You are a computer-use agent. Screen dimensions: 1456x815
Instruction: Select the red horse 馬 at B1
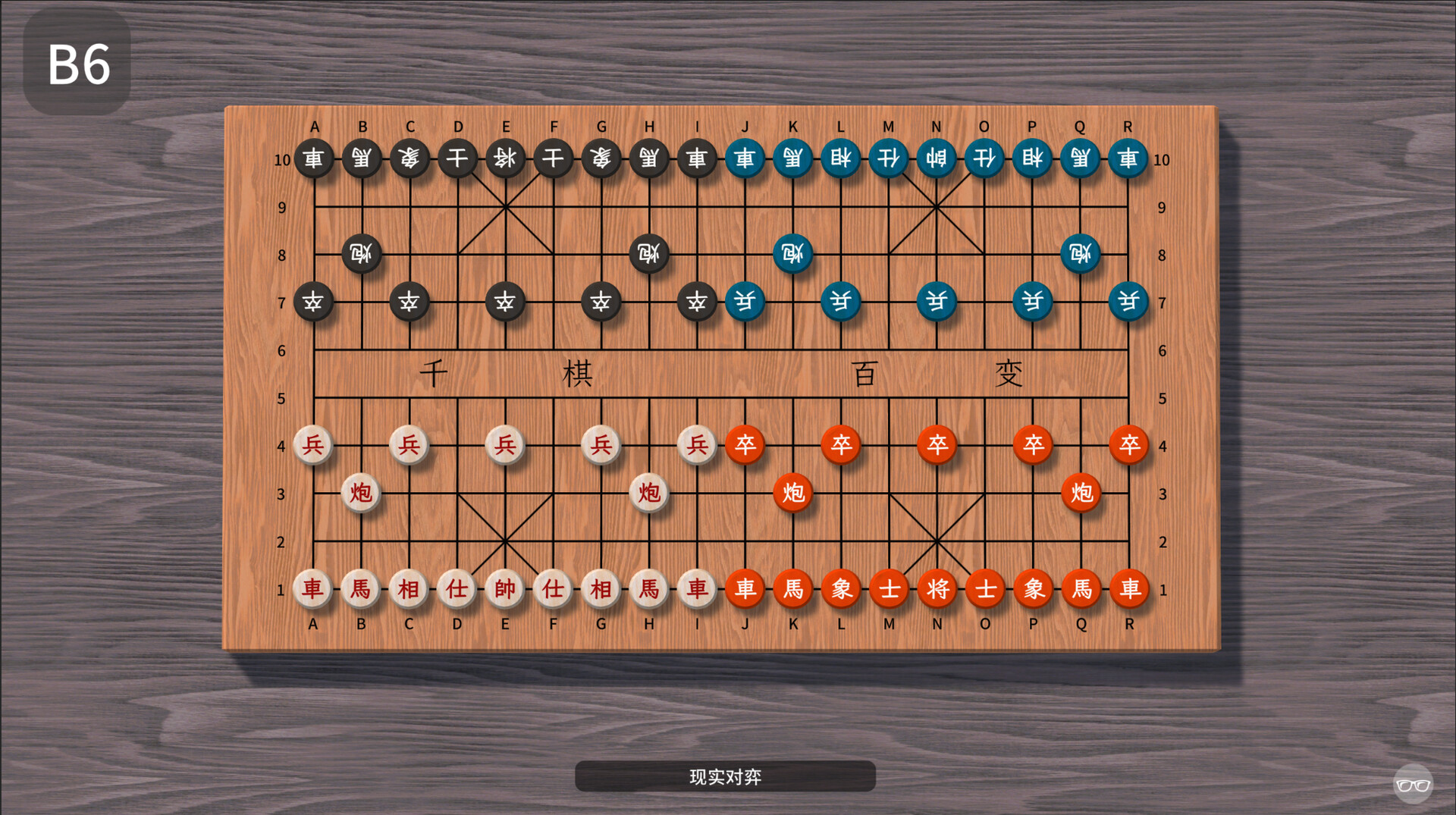coord(362,588)
